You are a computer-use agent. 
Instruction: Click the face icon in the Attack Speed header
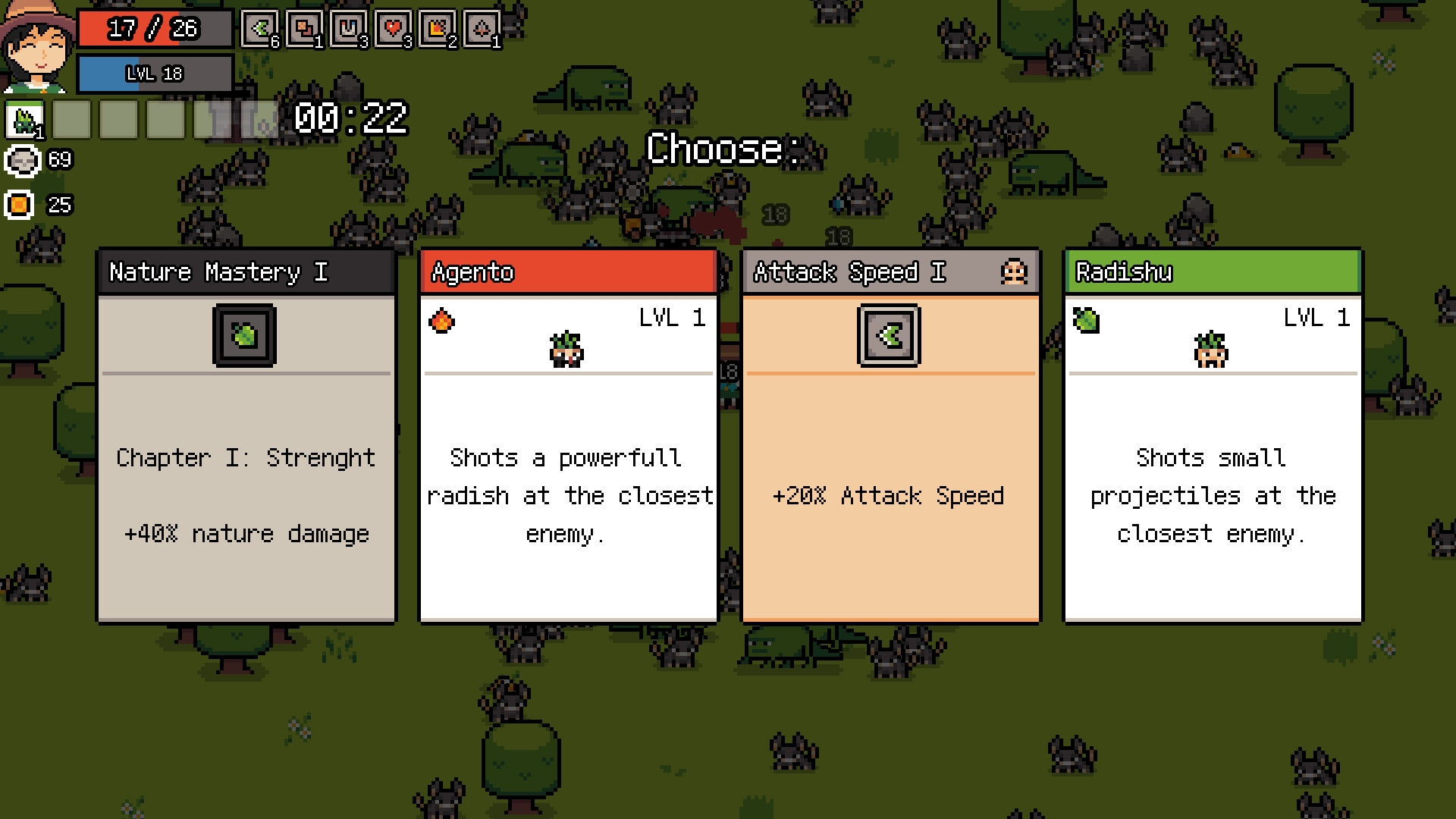click(x=1015, y=271)
